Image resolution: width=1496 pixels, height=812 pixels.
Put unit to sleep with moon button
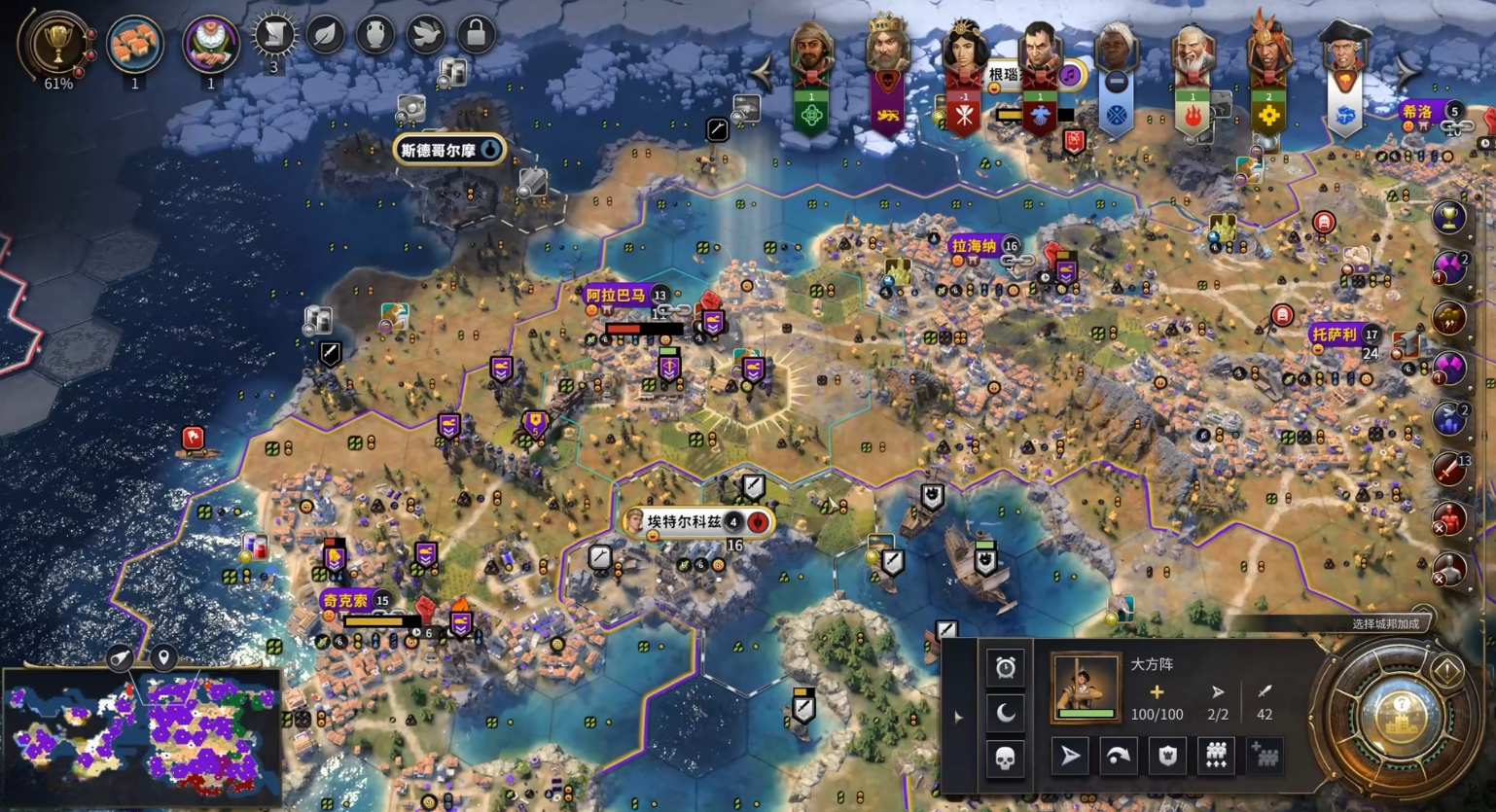tap(1006, 713)
